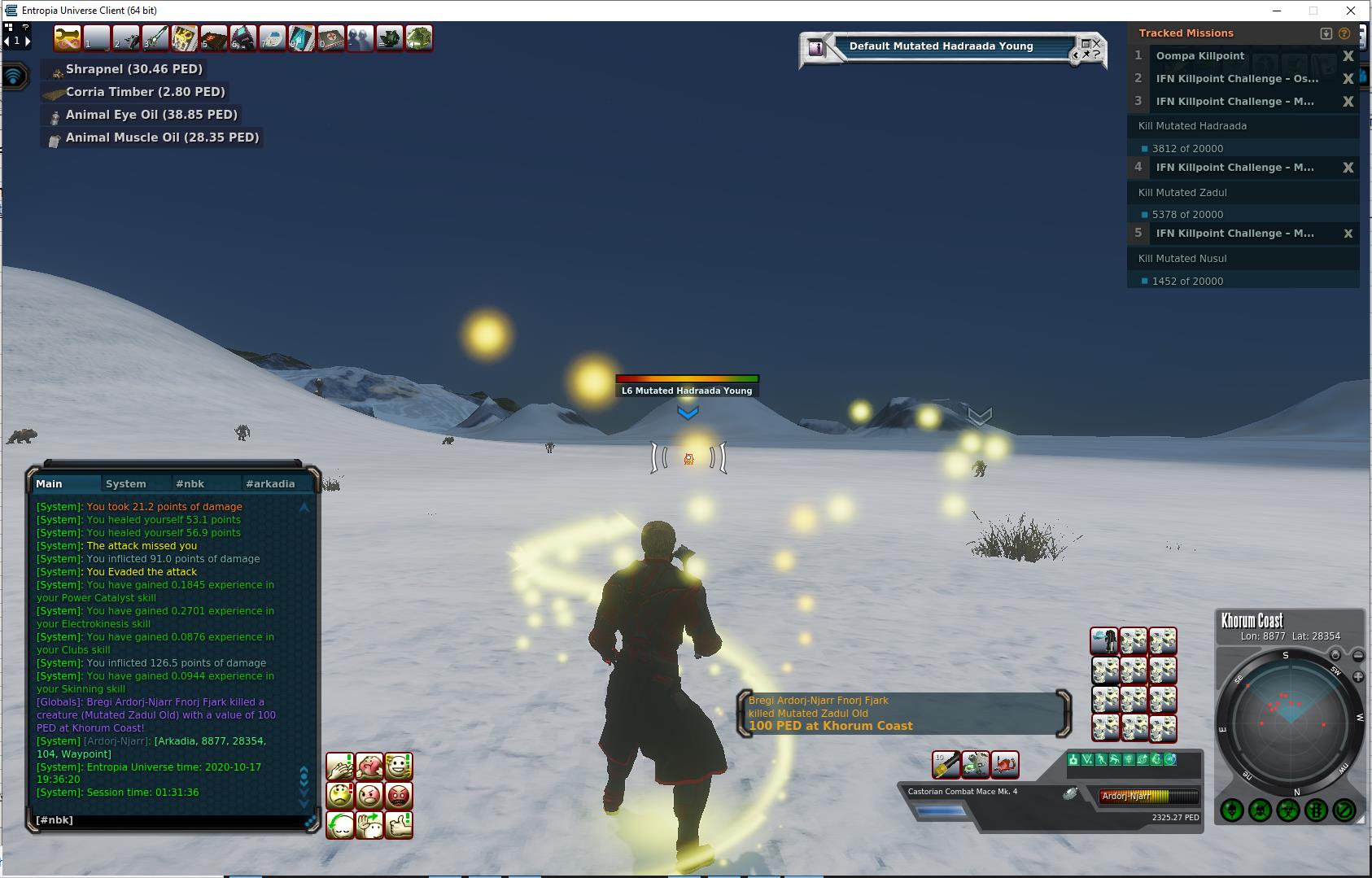Click the Animal Eye Oil loot entry

pyautogui.click(x=151, y=115)
